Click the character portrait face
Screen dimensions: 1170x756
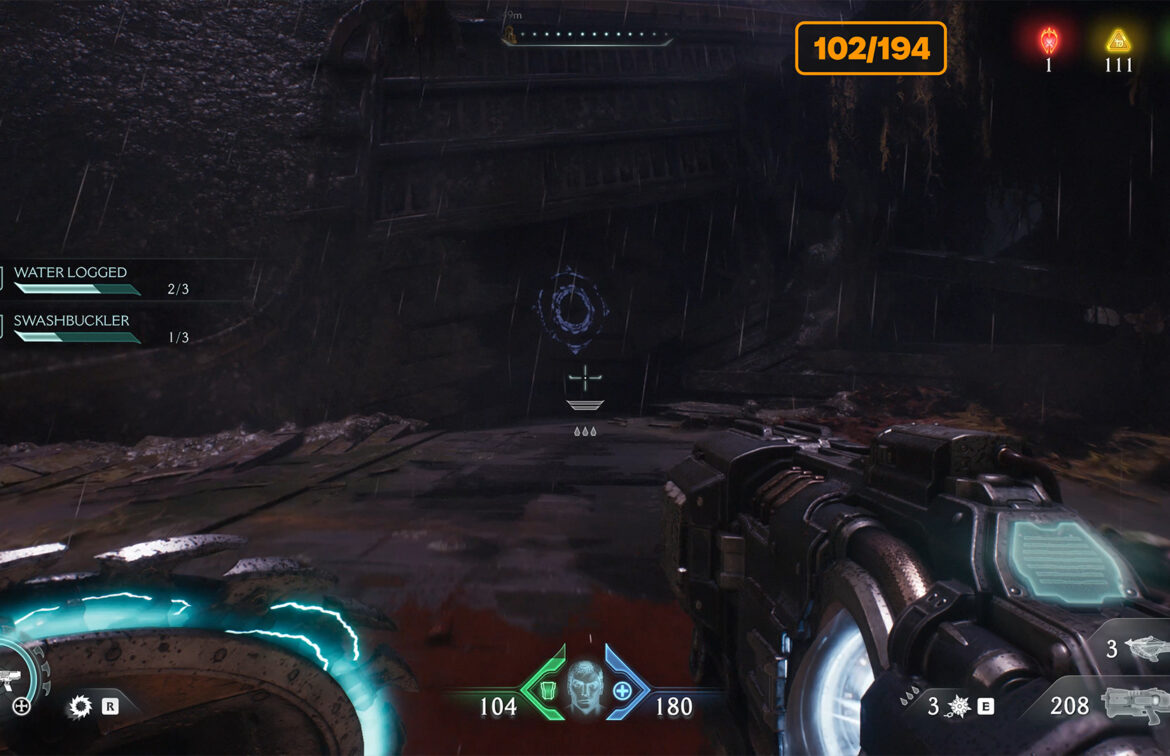point(585,688)
